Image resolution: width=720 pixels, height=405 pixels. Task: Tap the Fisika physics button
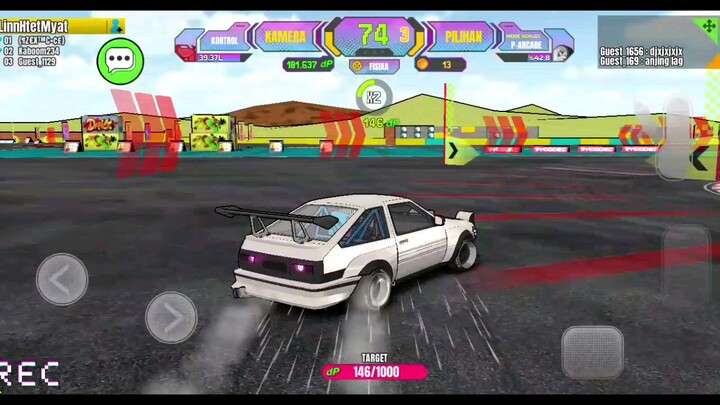[x=375, y=66]
